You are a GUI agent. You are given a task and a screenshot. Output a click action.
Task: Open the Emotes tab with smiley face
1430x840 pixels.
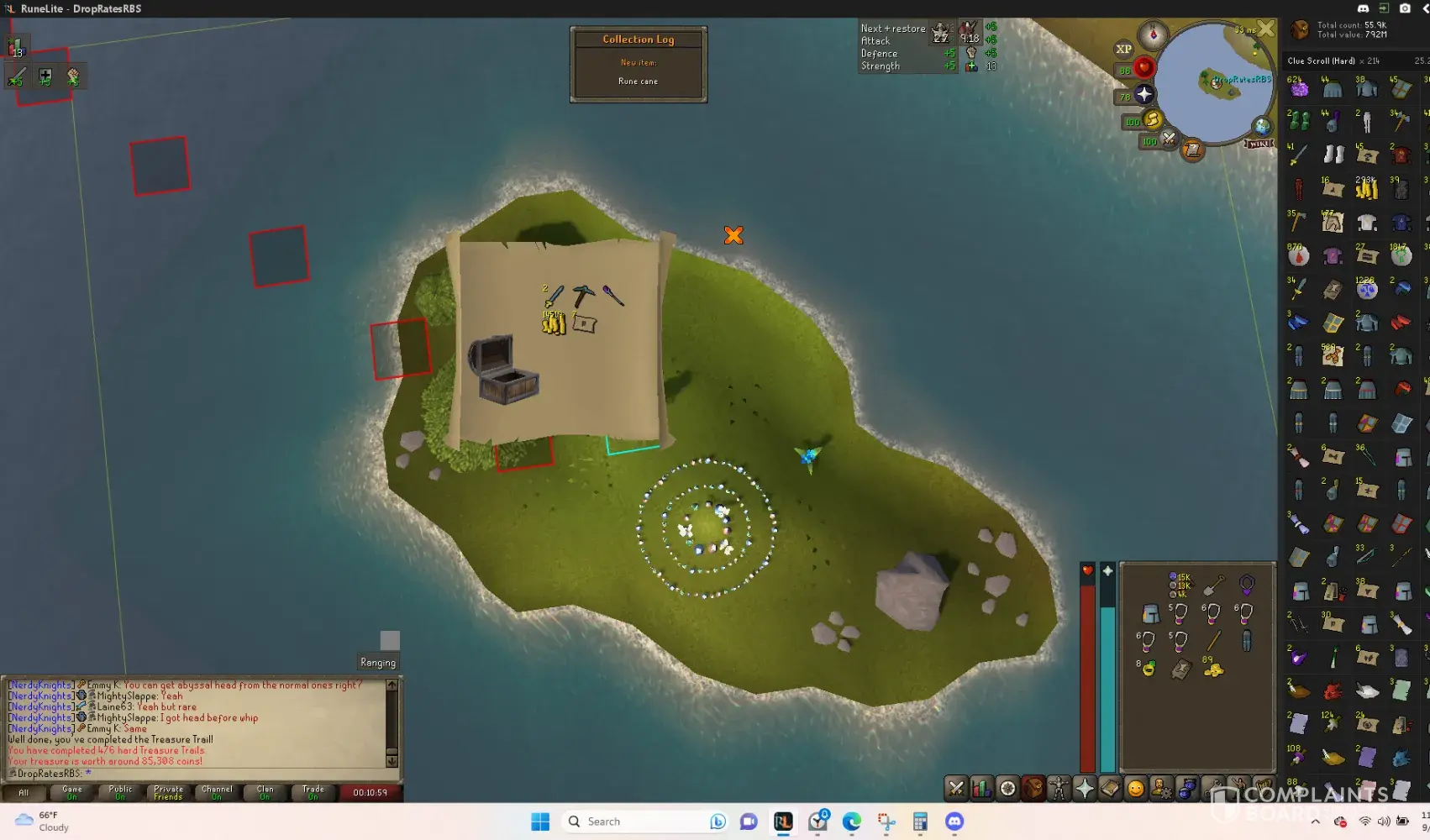(x=1136, y=789)
